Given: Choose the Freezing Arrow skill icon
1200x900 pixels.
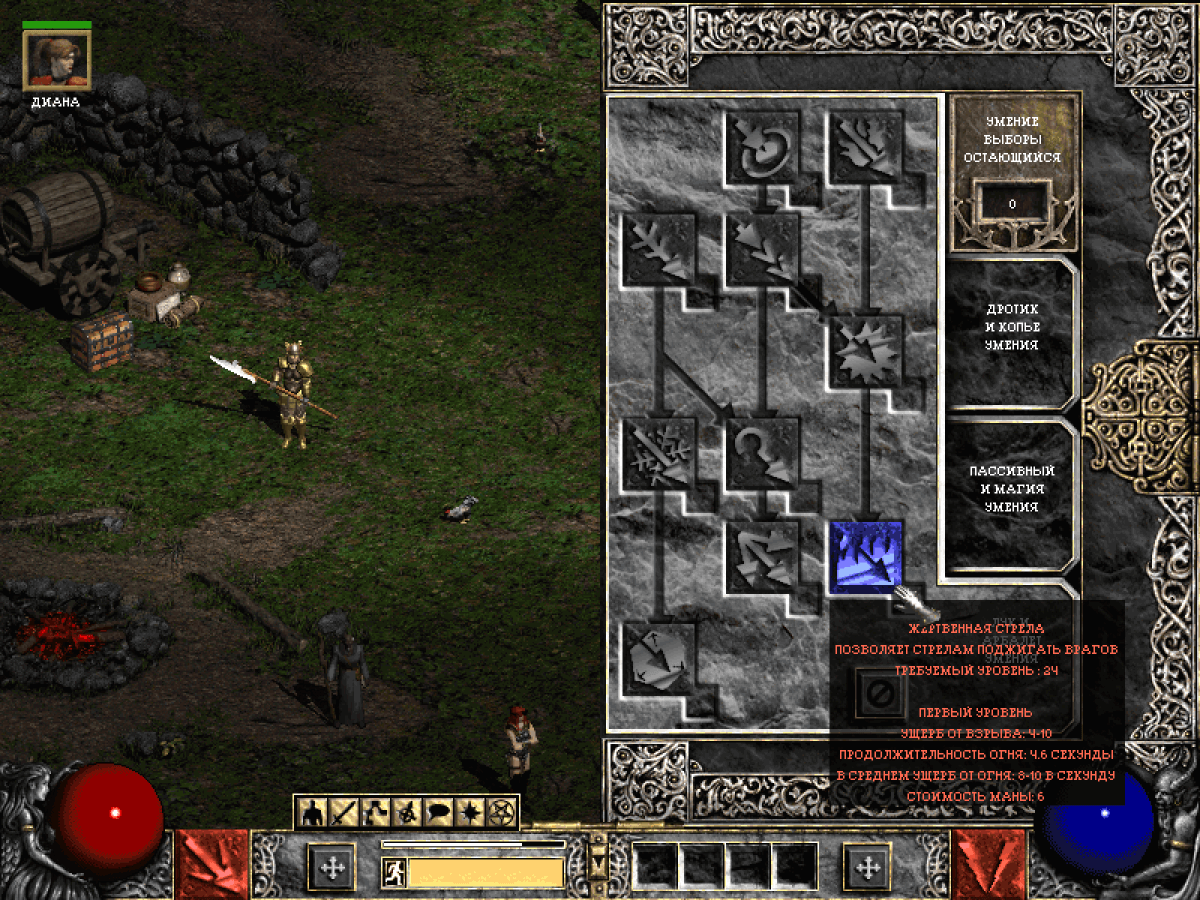Looking at the screenshot, I should tap(658, 660).
